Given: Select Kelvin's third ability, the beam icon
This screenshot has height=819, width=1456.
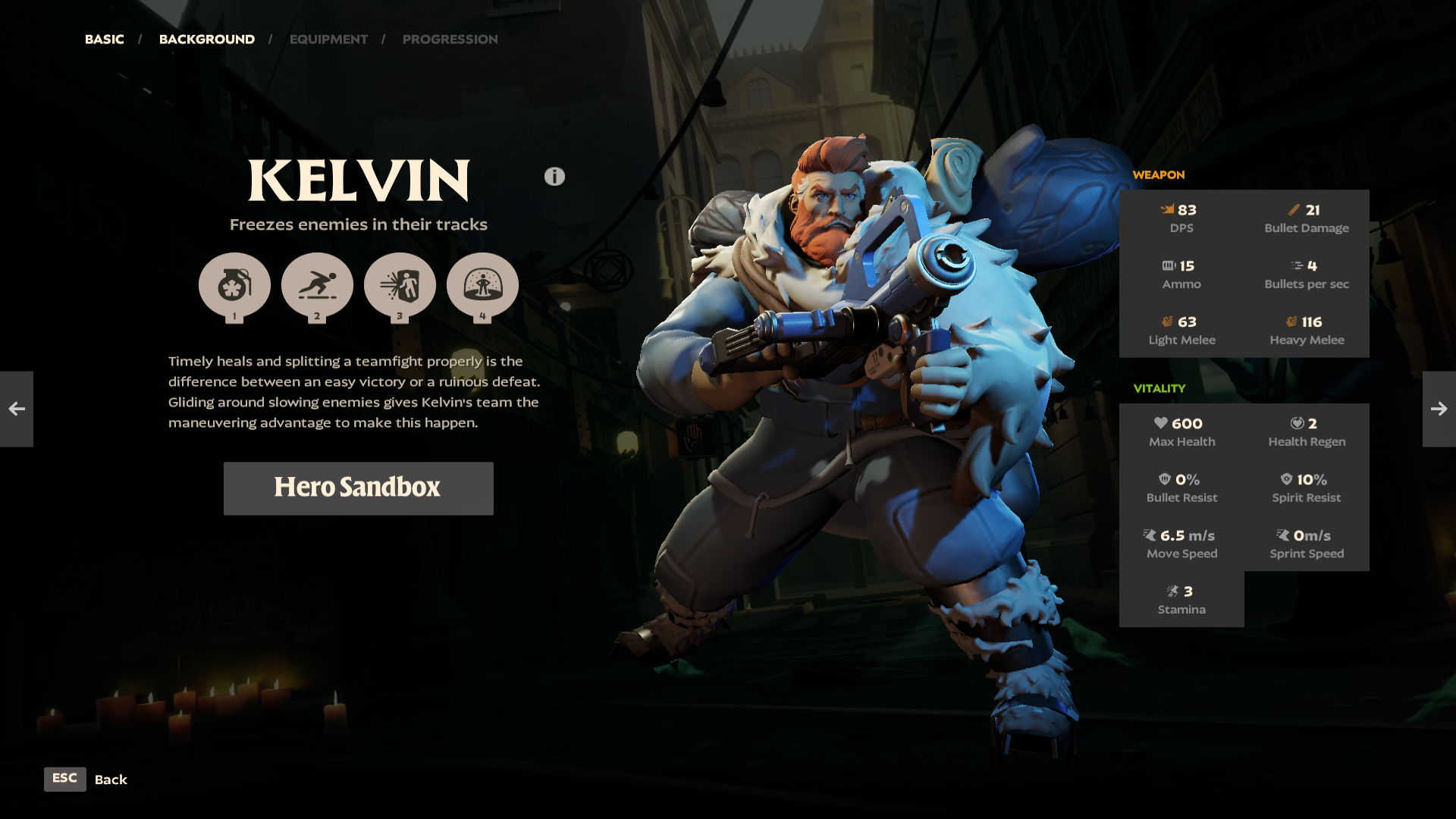Looking at the screenshot, I should point(400,286).
